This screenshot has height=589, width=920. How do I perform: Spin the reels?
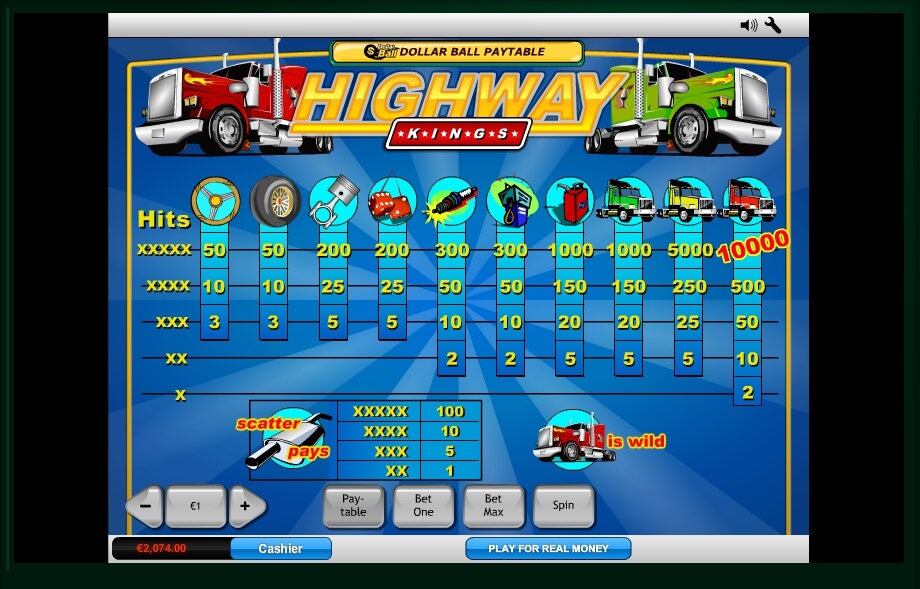[x=563, y=505]
